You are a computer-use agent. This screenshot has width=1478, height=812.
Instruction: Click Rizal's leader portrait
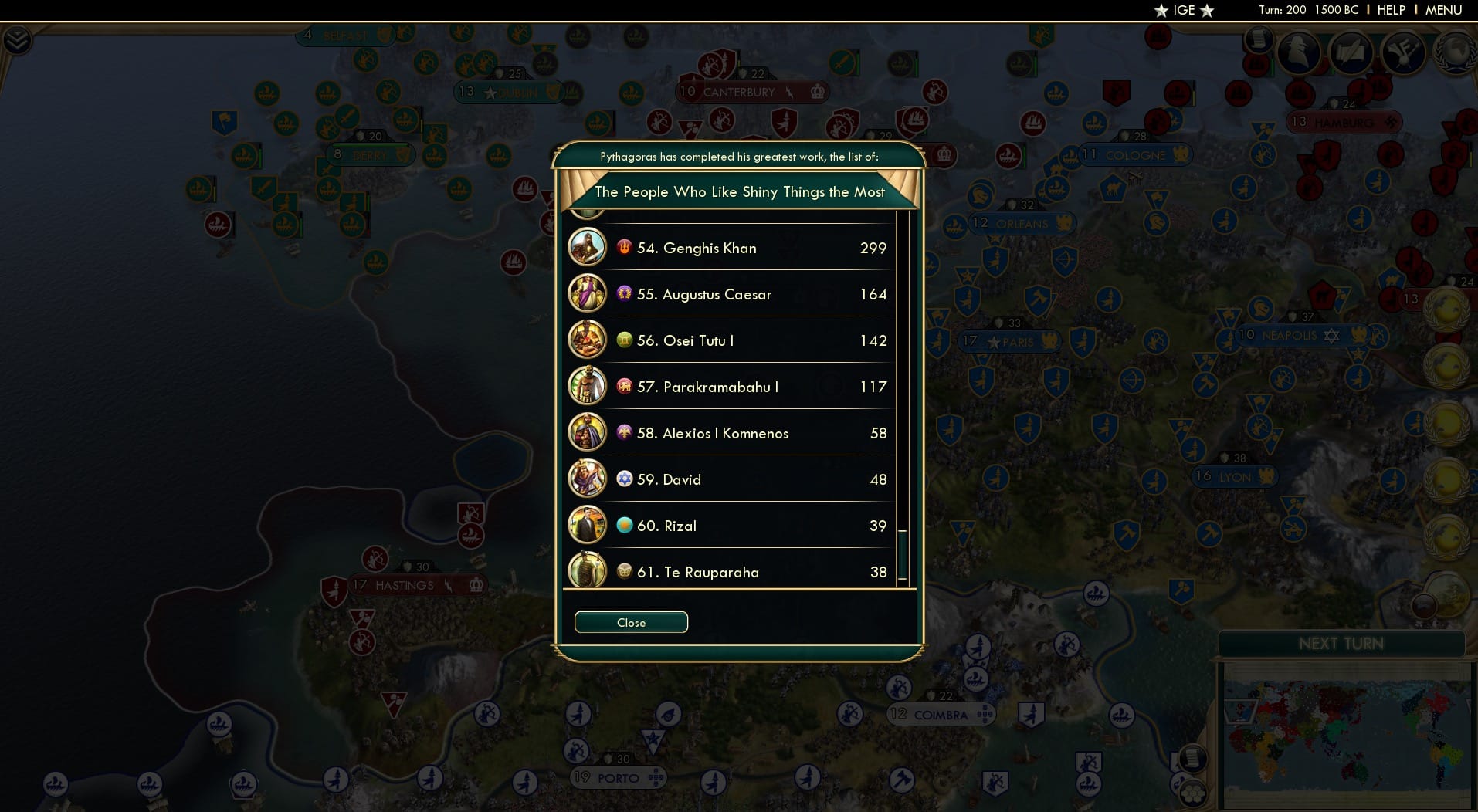(x=588, y=526)
